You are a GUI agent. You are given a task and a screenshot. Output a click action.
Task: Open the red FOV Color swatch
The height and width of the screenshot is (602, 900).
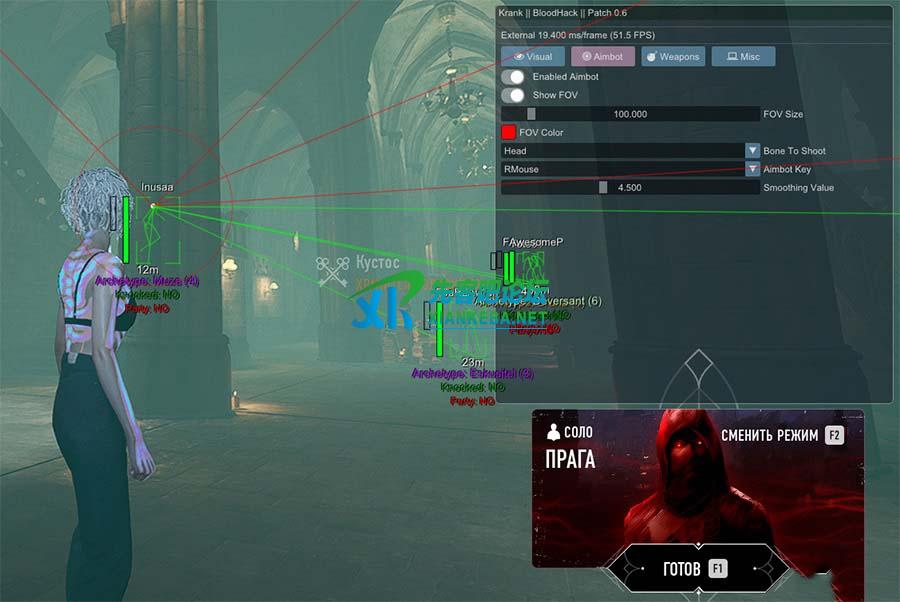point(509,132)
